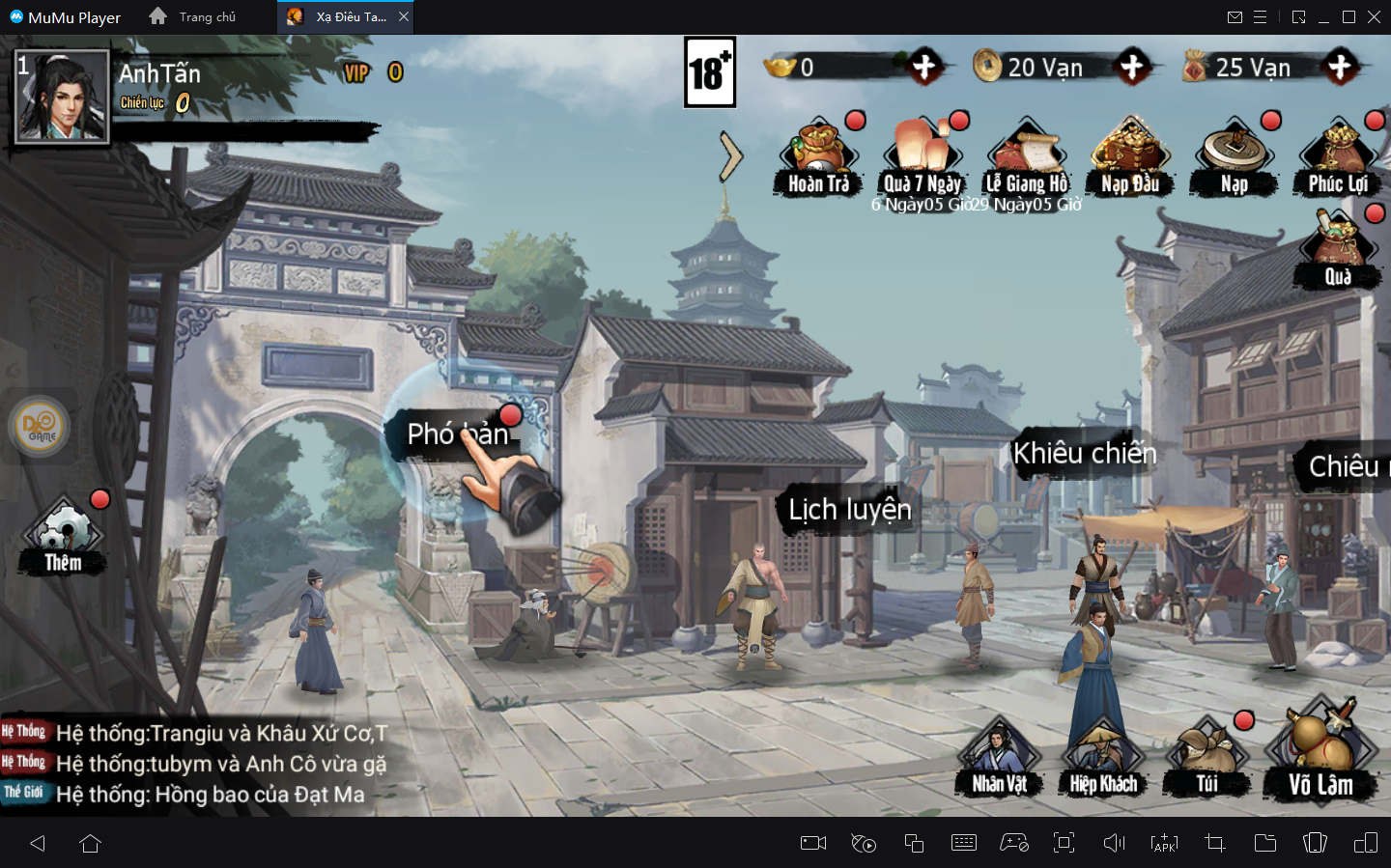Switch to the Trang chủ emulator tab
The width and height of the screenshot is (1391, 868).
194,17
